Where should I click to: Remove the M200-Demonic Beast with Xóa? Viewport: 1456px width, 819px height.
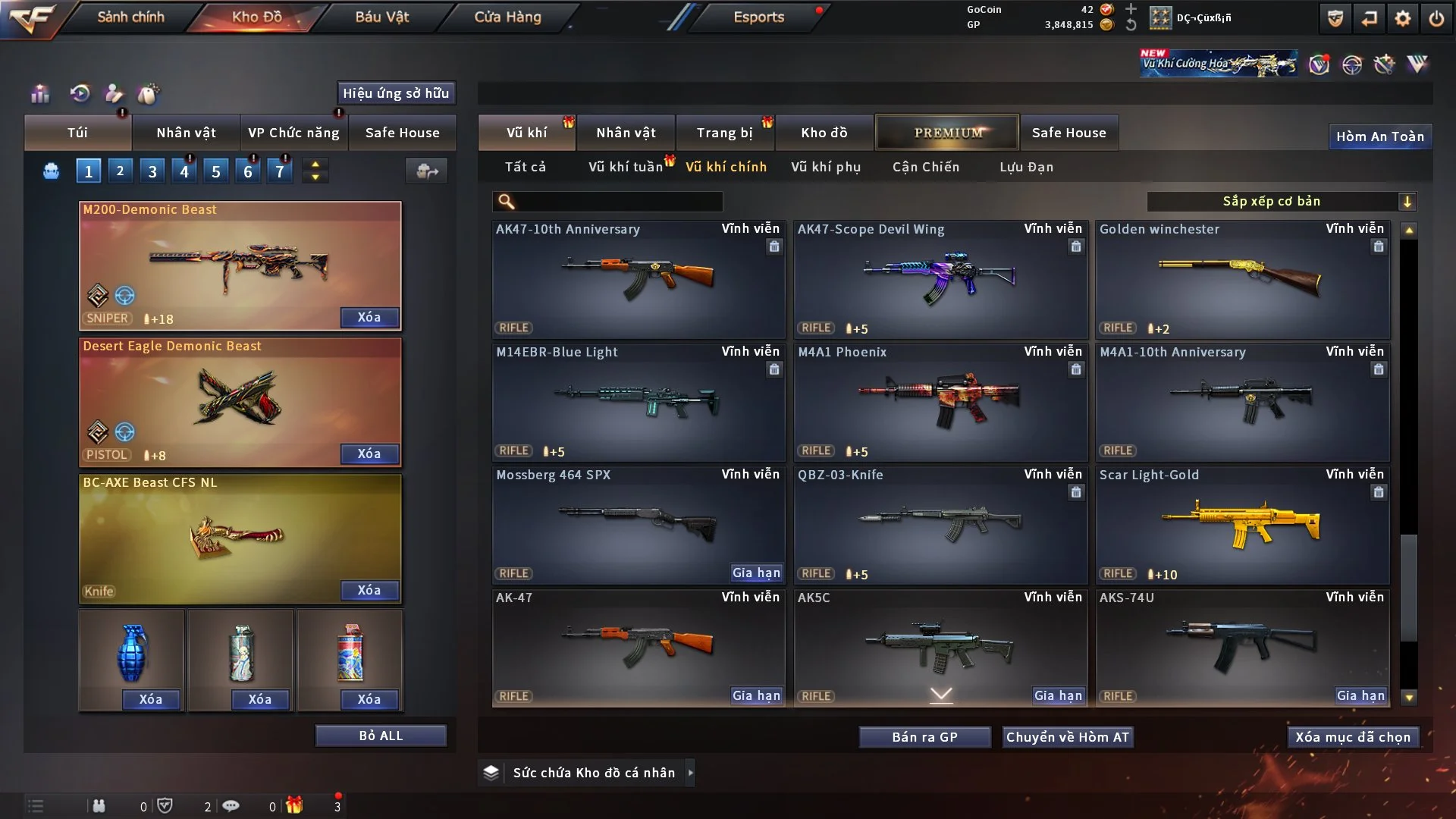pyautogui.click(x=369, y=317)
